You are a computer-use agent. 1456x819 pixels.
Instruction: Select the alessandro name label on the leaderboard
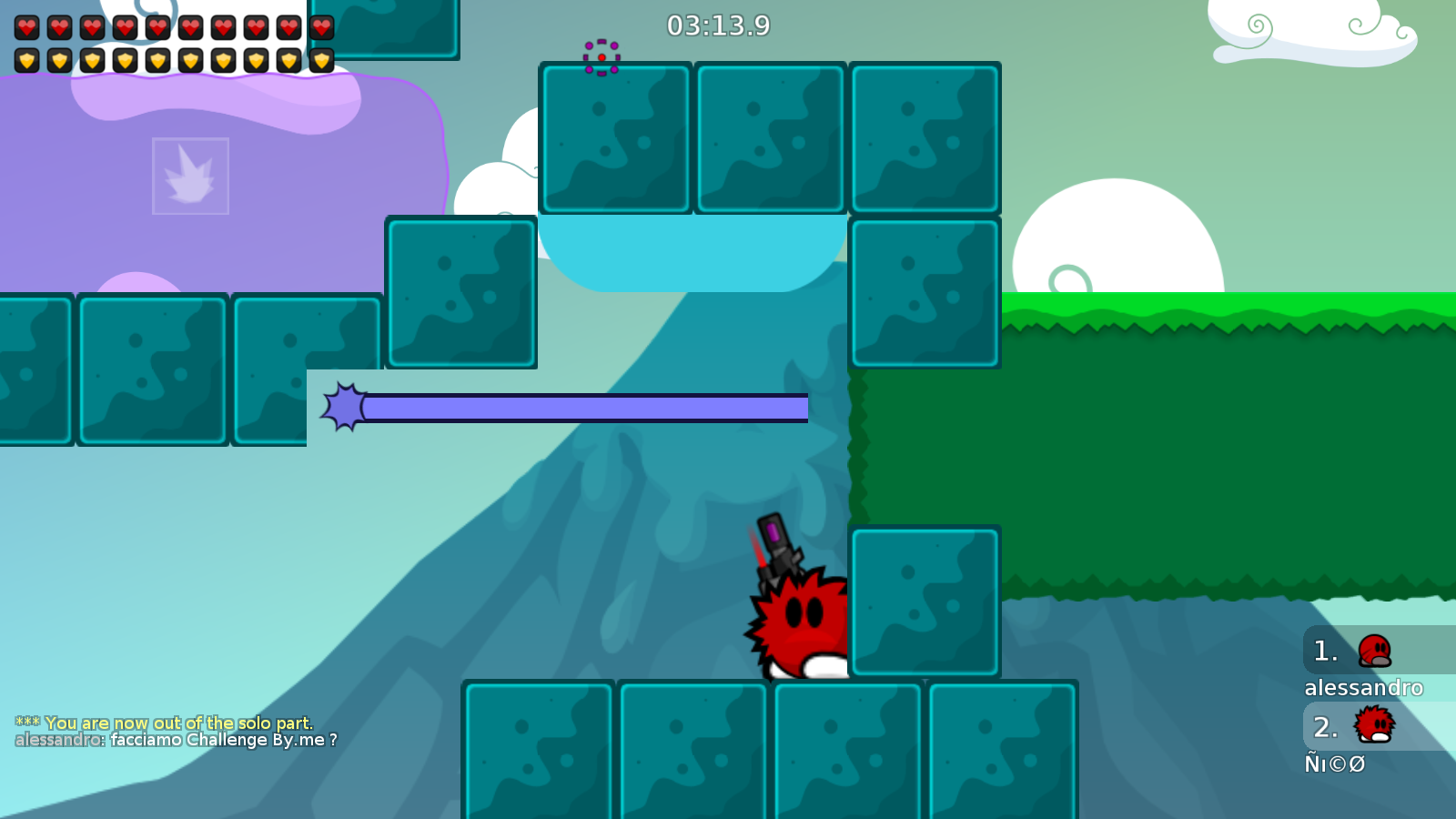pos(1365,689)
